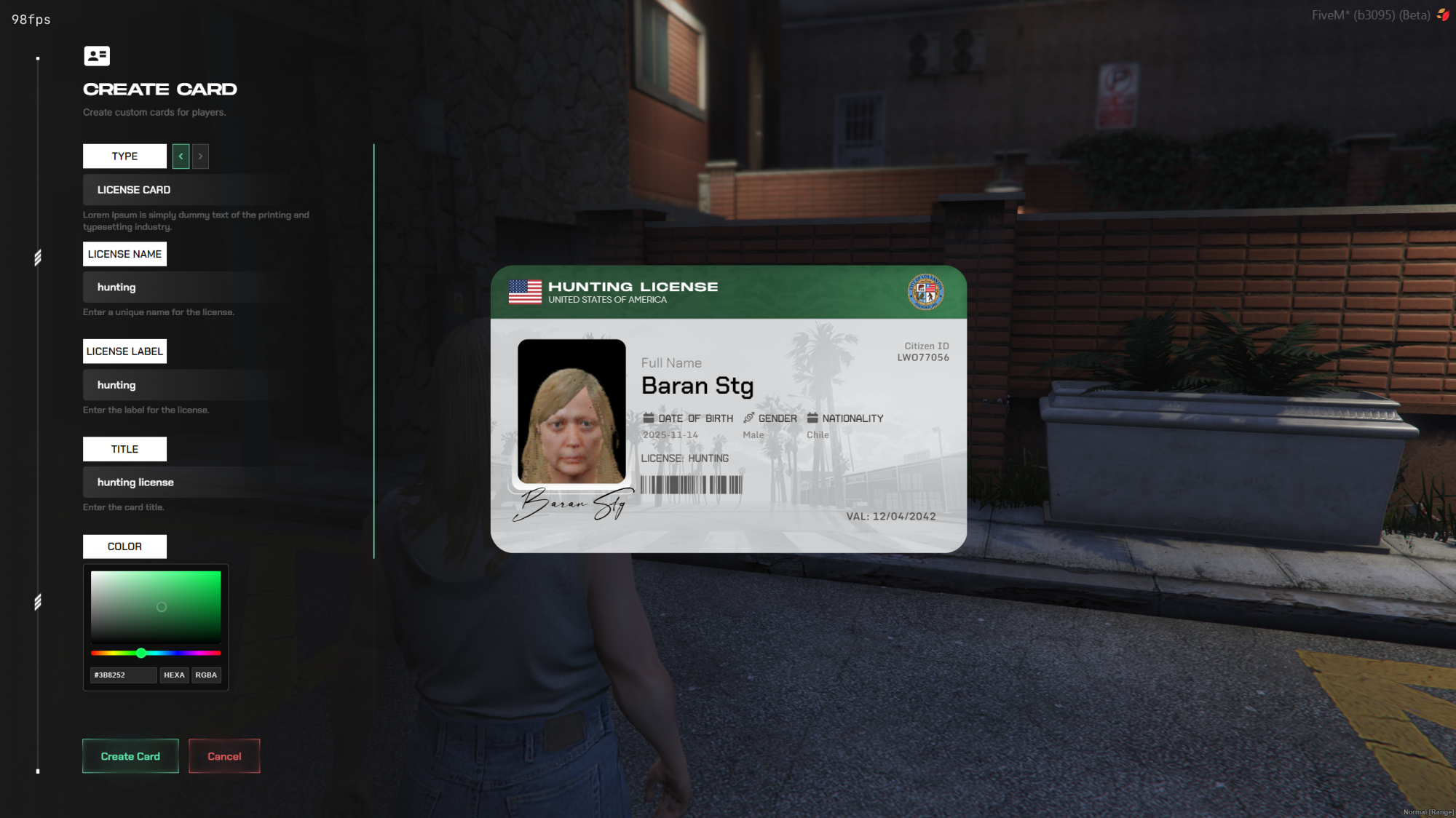Toggle RGBA color format
1456x818 pixels.
click(206, 675)
